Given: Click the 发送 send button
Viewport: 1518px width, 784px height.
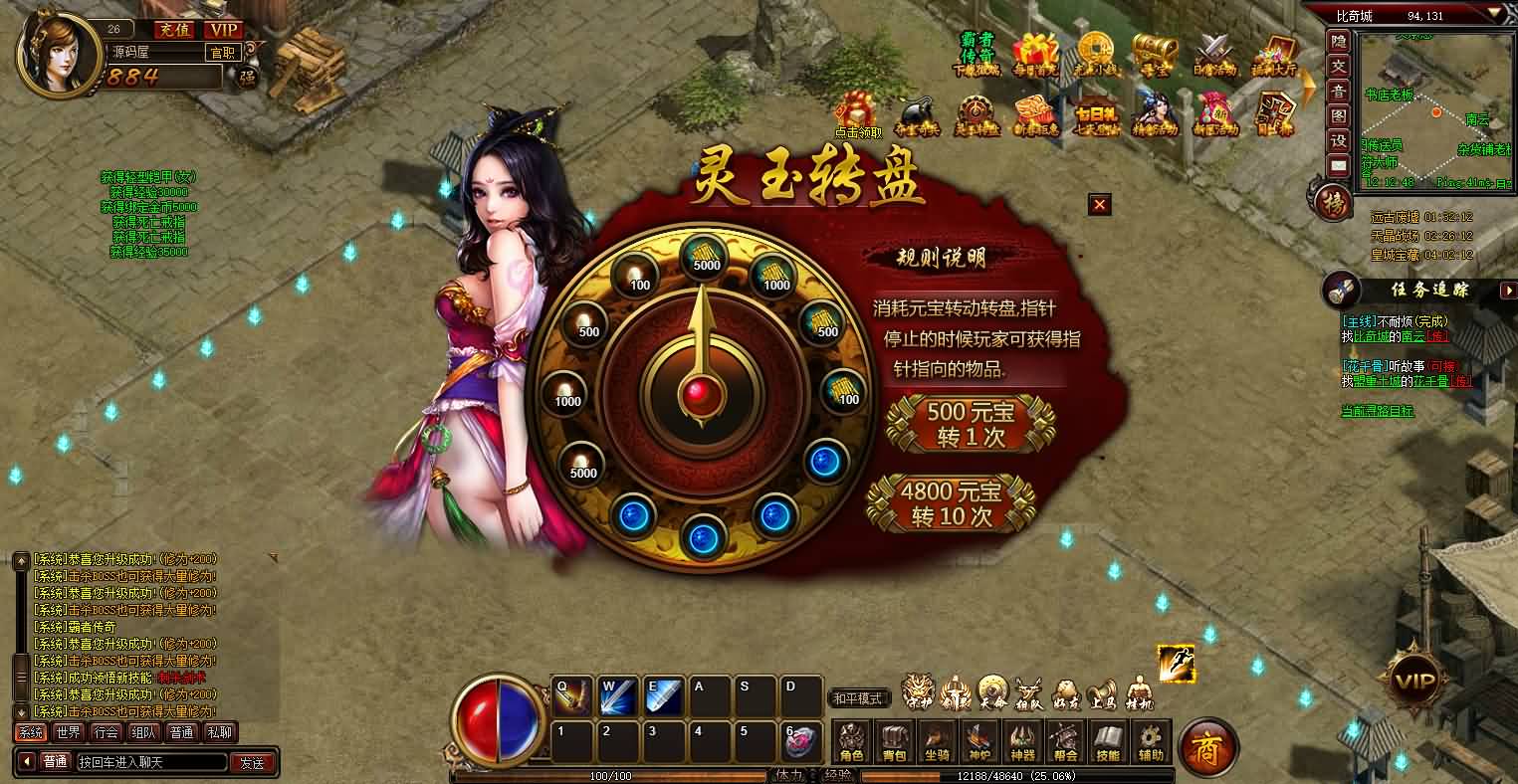Looking at the screenshot, I should point(253,763).
